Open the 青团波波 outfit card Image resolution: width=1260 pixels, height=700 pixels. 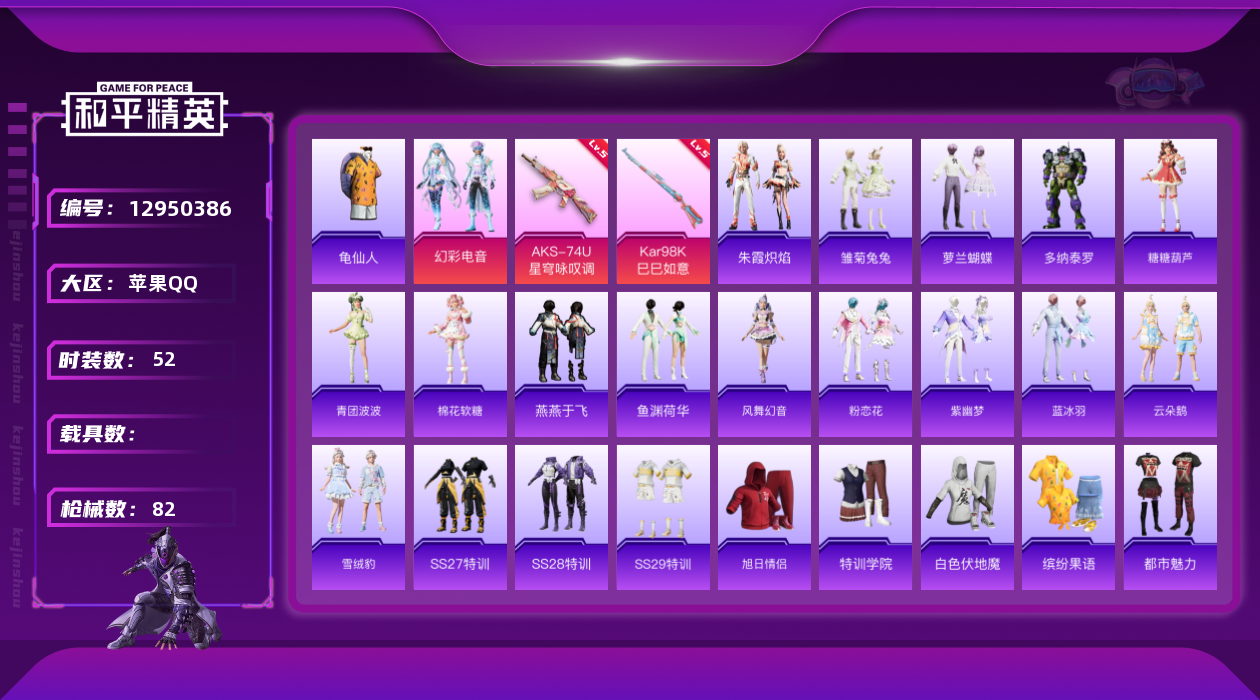(x=358, y=364)
